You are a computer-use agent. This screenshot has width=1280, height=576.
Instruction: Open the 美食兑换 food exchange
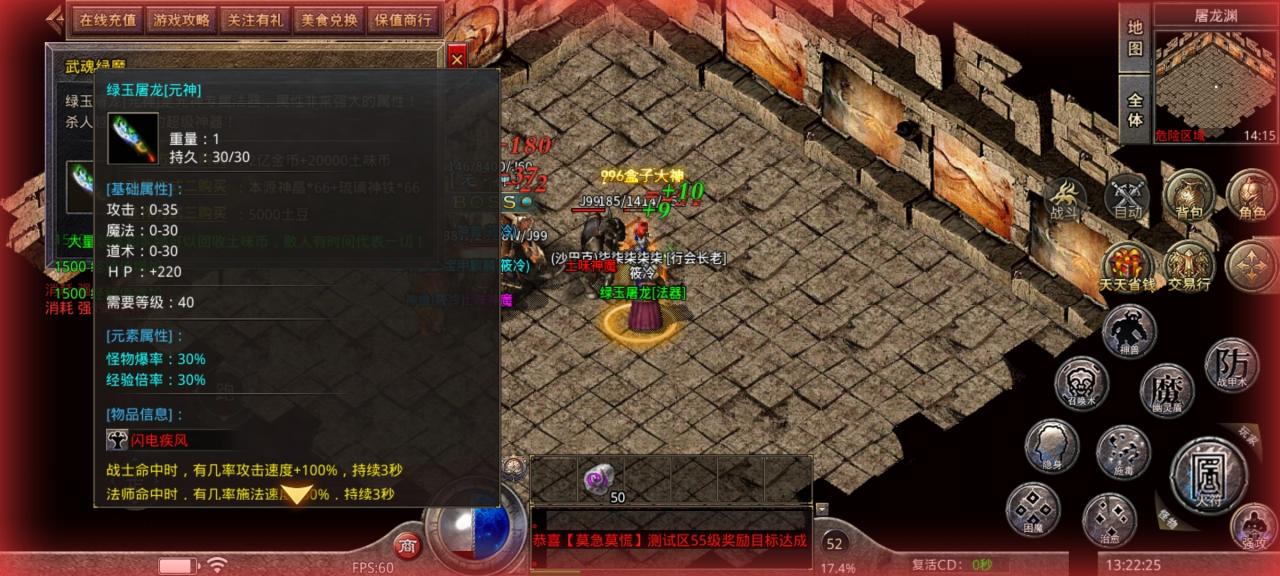(329, 19)
